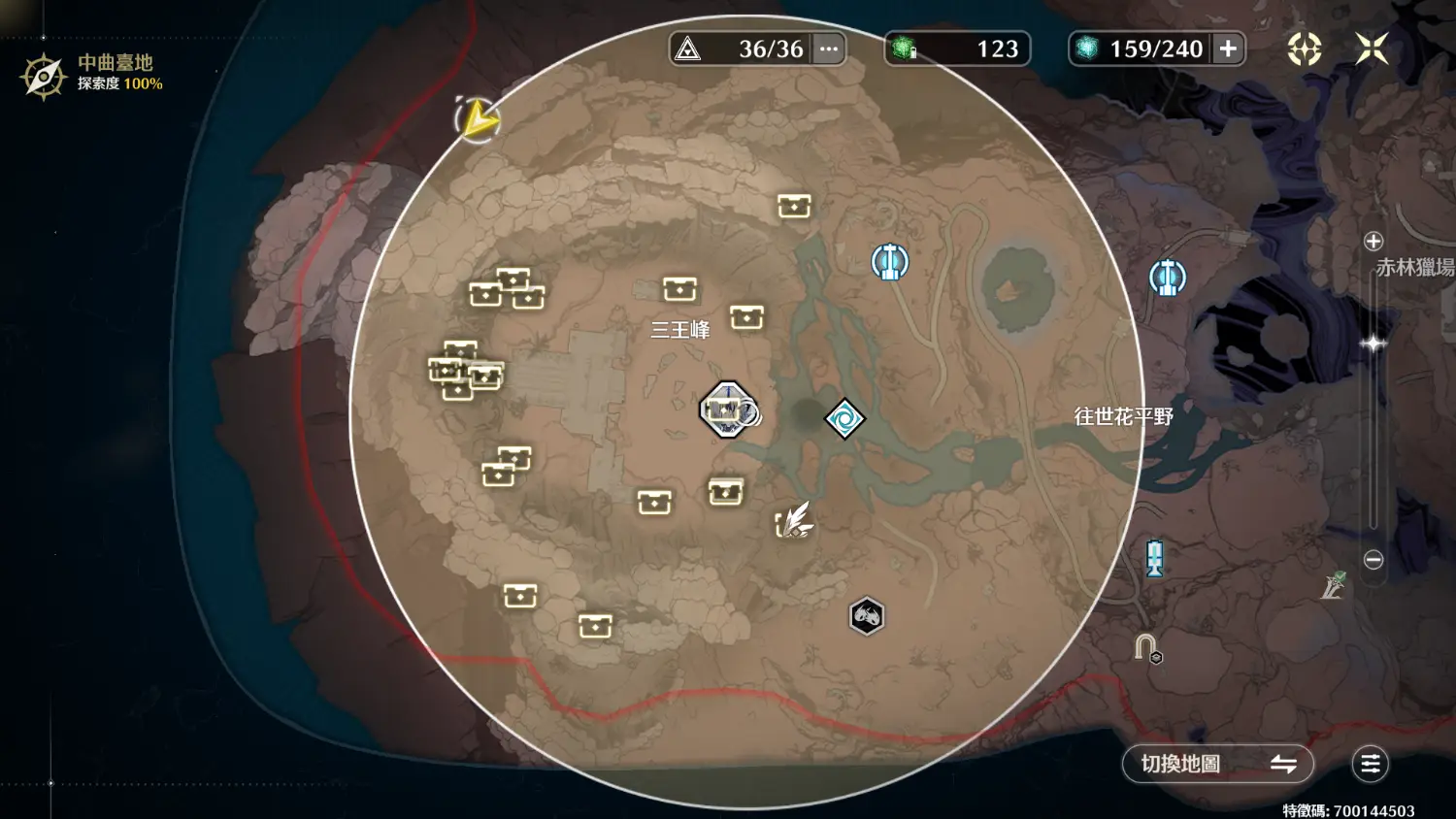Click the central hexagon chest marker
The width and height of the screenshot is (1456, 819).
pyautogui.click(x=726, y=409)
